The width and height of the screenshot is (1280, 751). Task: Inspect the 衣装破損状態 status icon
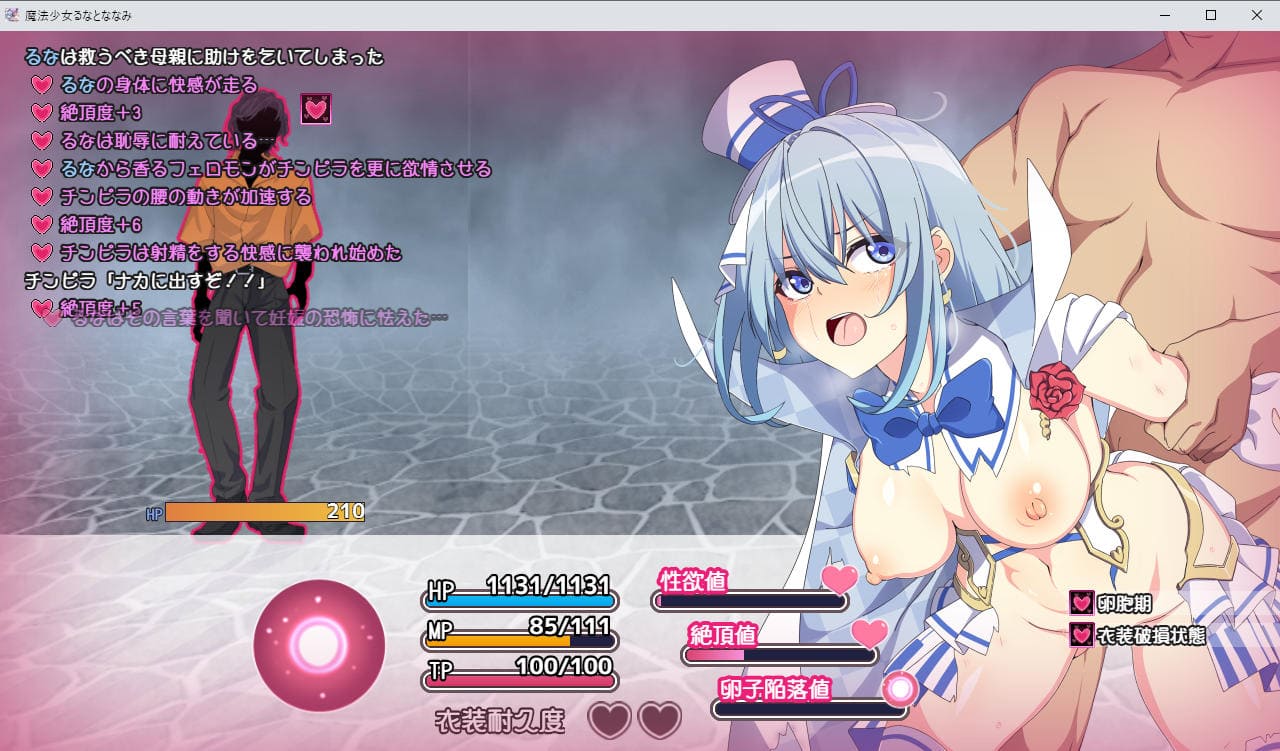1081,635
